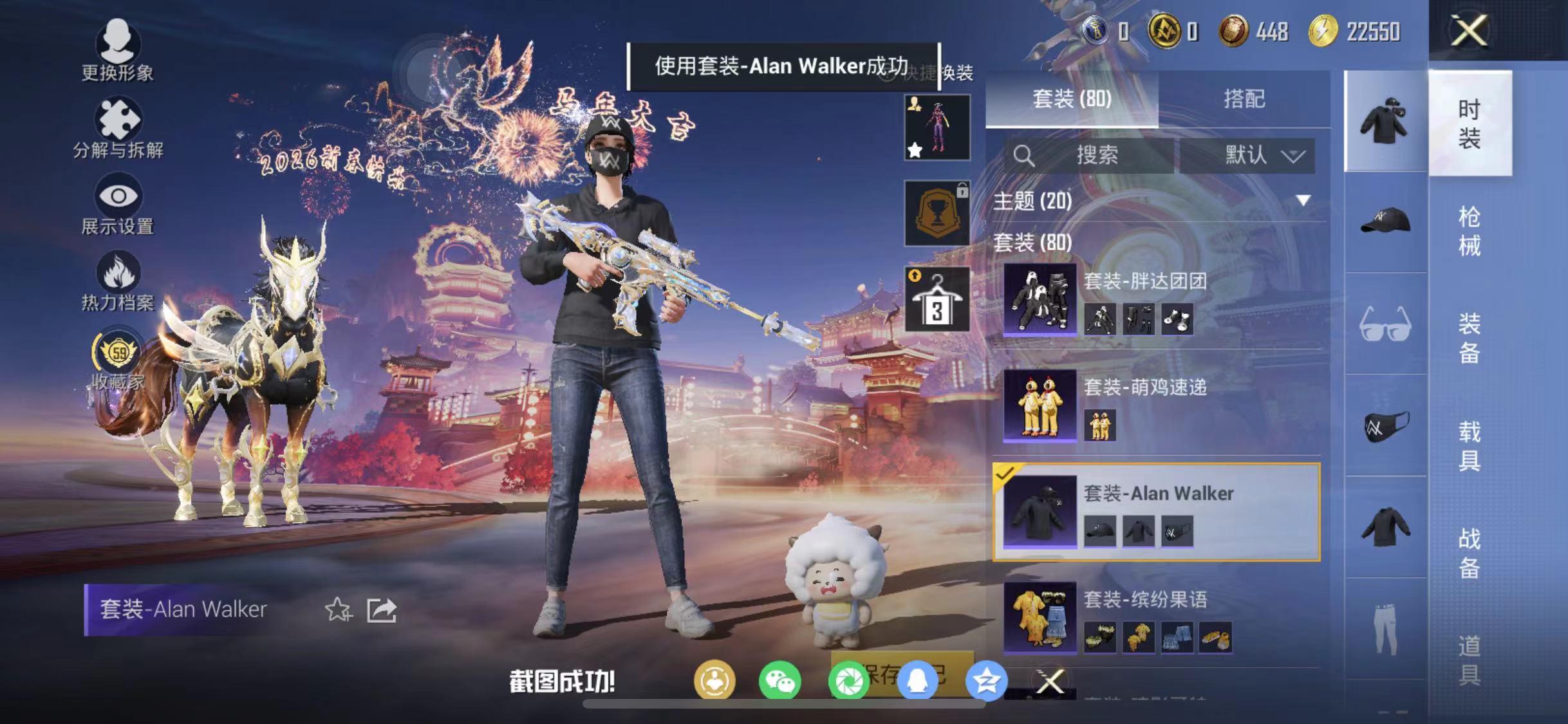
Task: Toggle the star on the character preview thumbnail
Action: click(914, 149)
